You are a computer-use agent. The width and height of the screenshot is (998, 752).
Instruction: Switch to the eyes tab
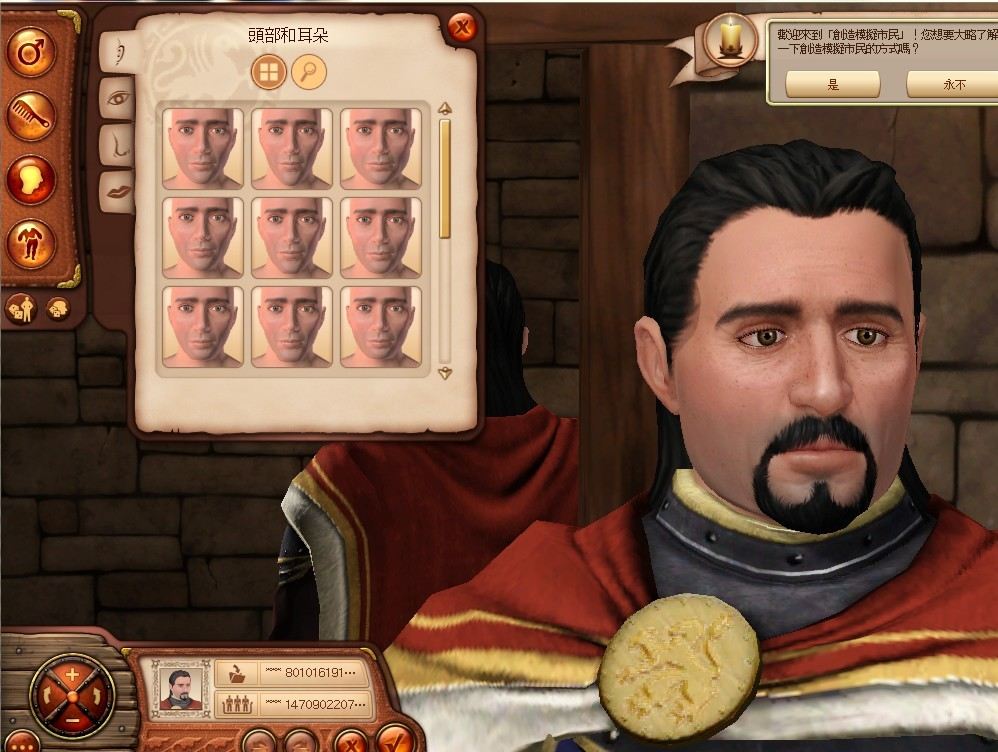click(117, 98)
